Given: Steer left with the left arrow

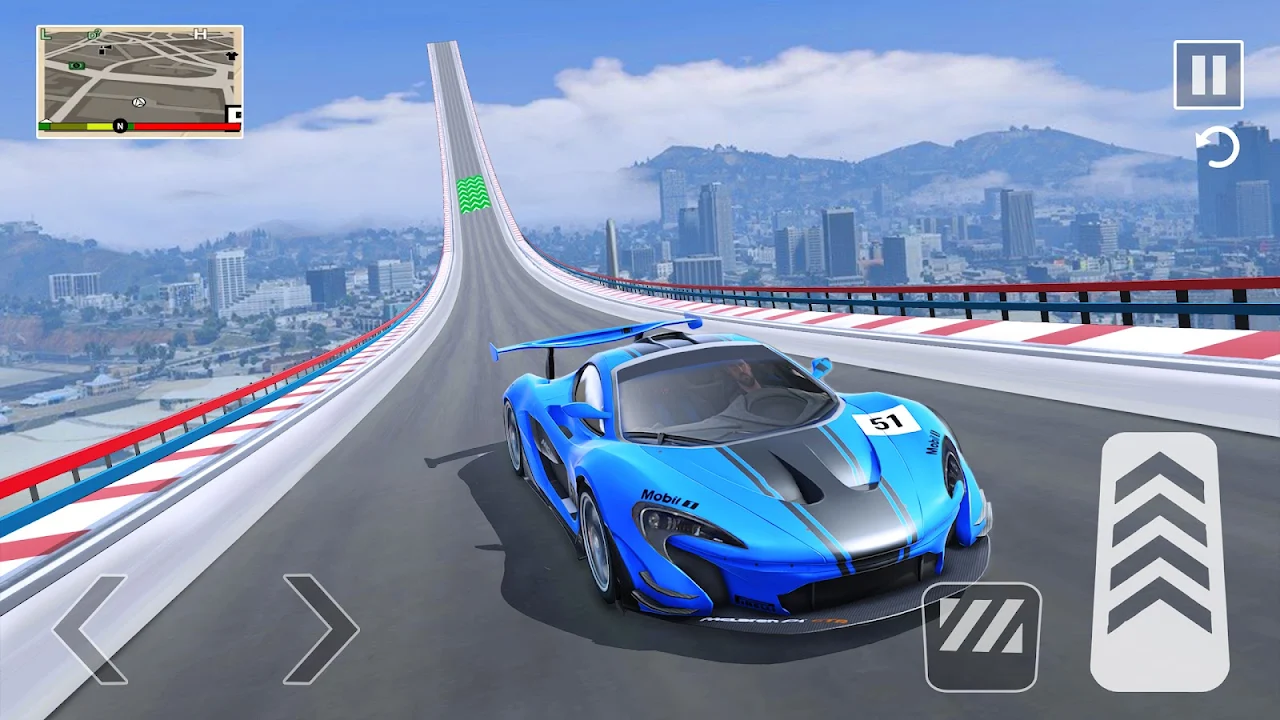Looking at the screenshot, I should pyautogui.click(x=90, y=629).
